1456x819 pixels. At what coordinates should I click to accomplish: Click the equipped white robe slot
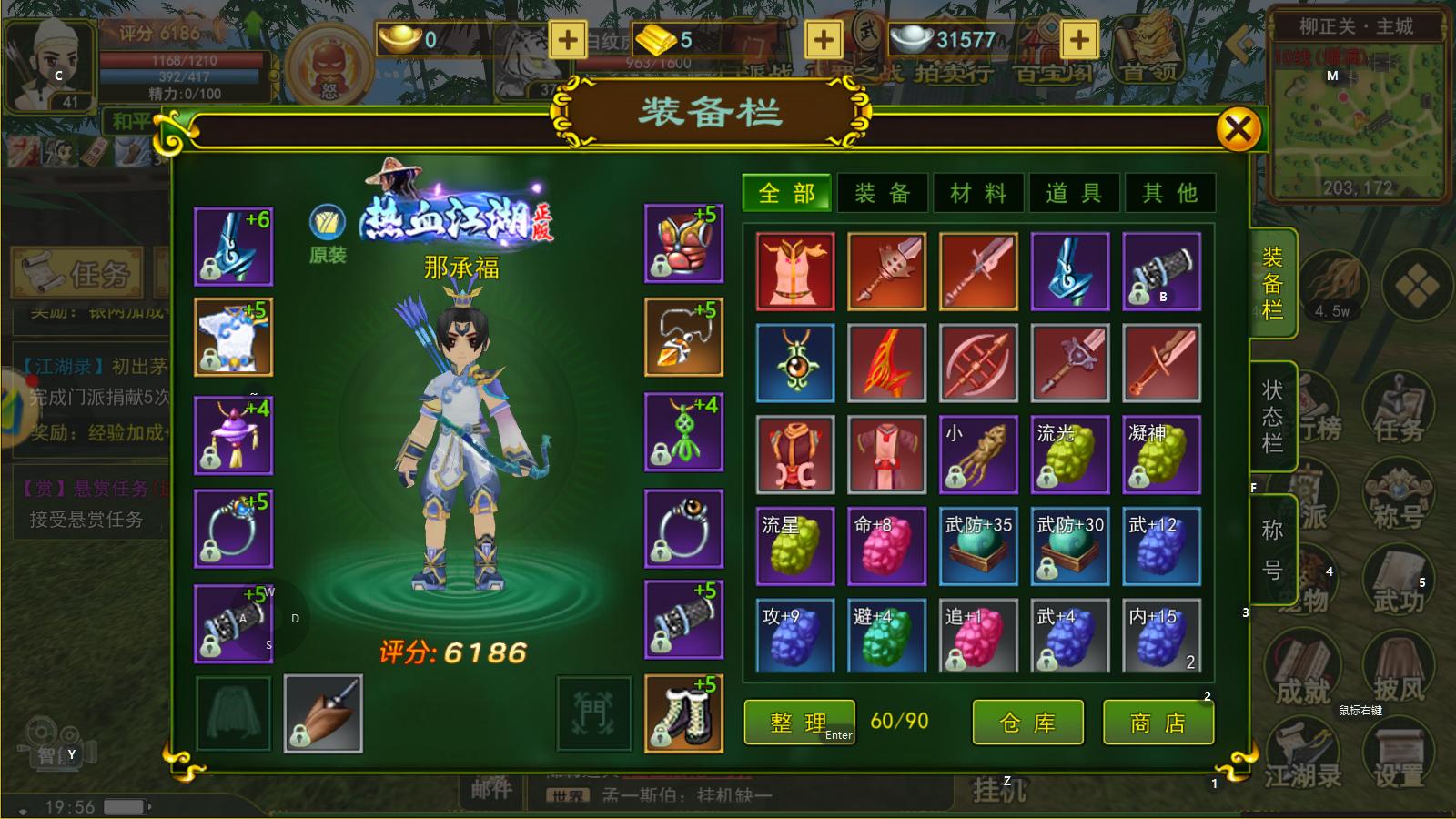(233, 337)
